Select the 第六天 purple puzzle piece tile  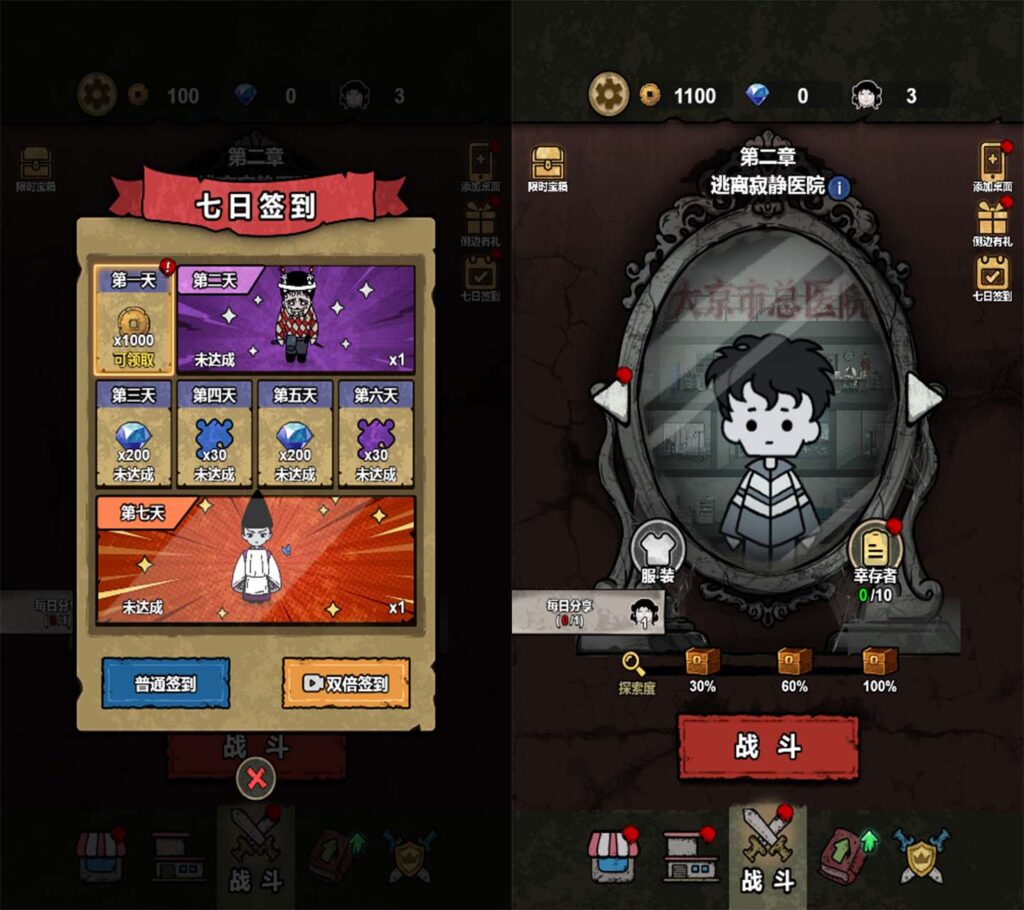pos(376,434)
